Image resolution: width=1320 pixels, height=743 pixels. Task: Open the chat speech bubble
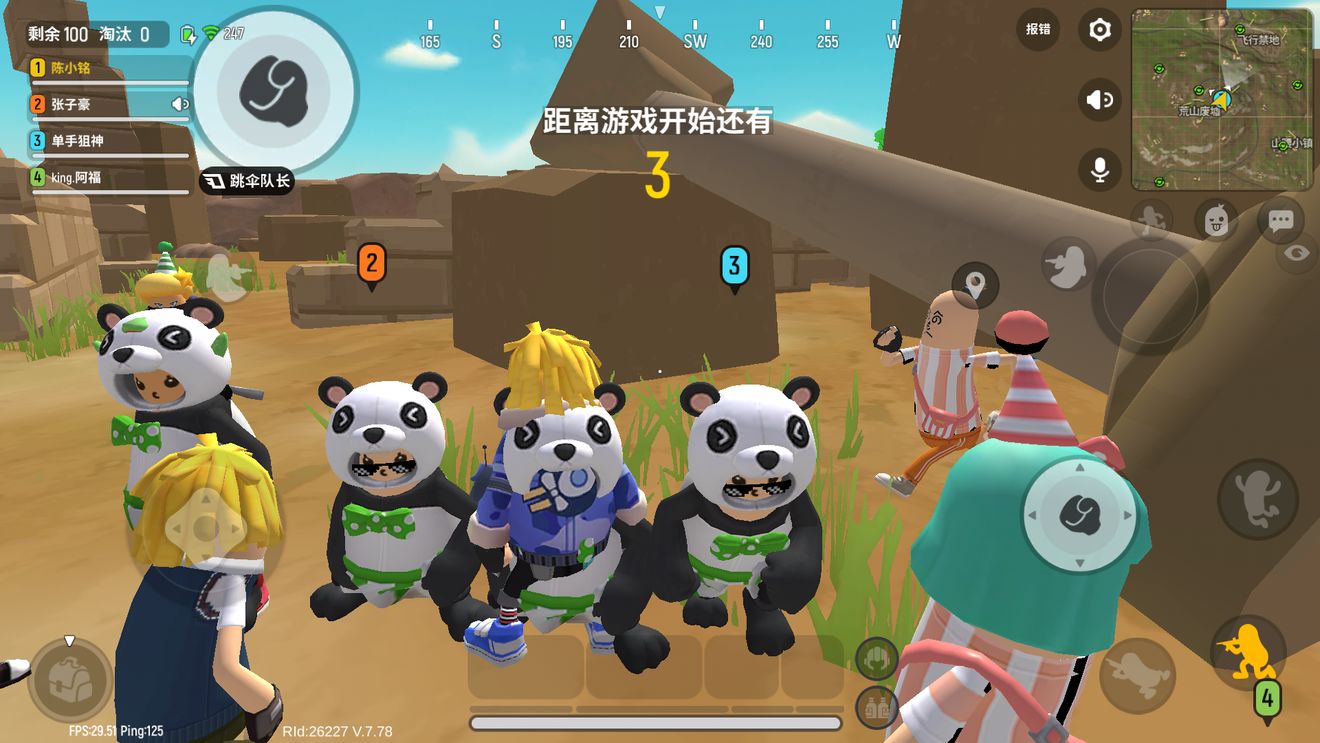1280,220
